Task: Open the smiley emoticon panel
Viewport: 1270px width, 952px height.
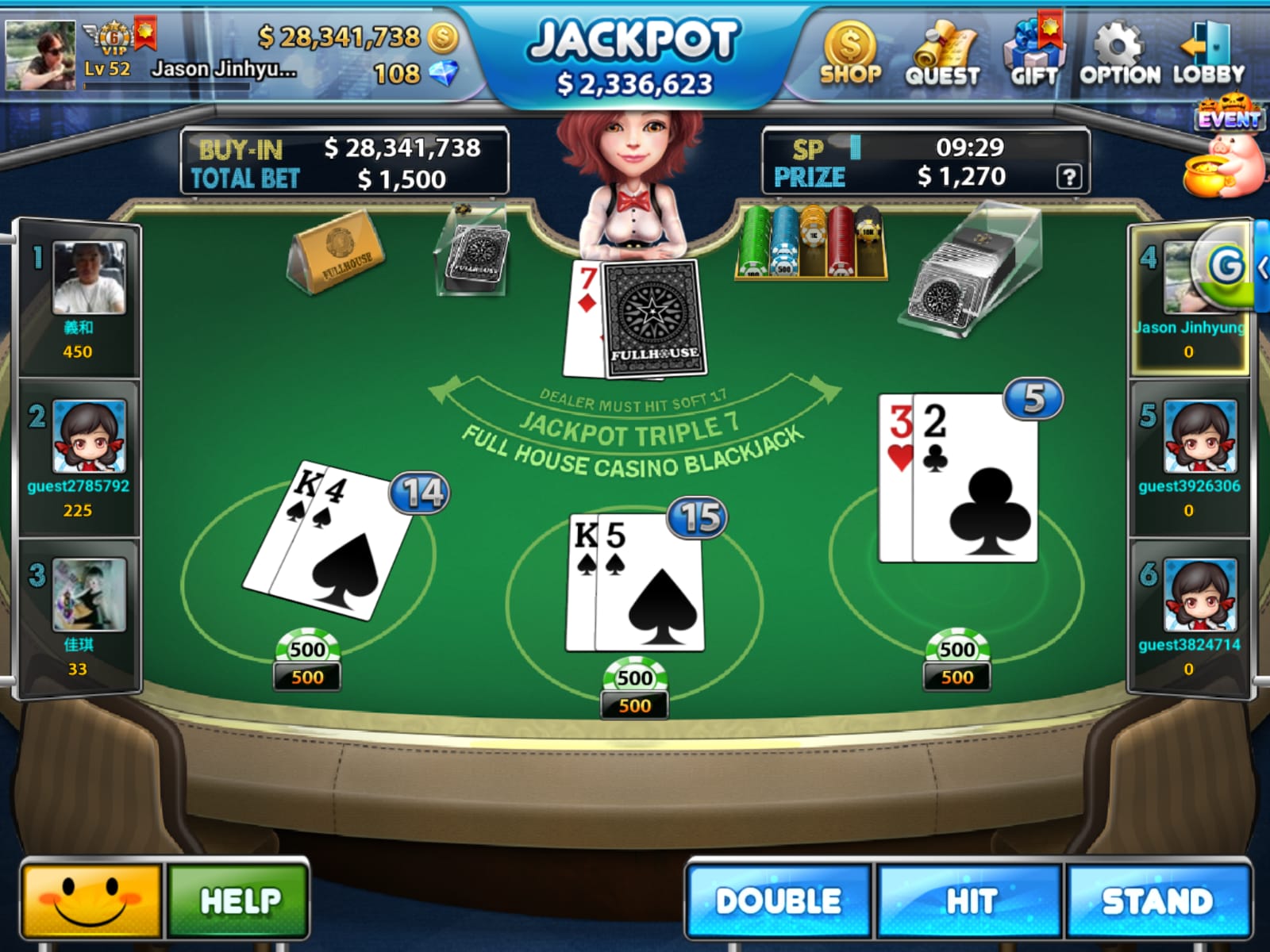Action: click(x=91, y=901)
